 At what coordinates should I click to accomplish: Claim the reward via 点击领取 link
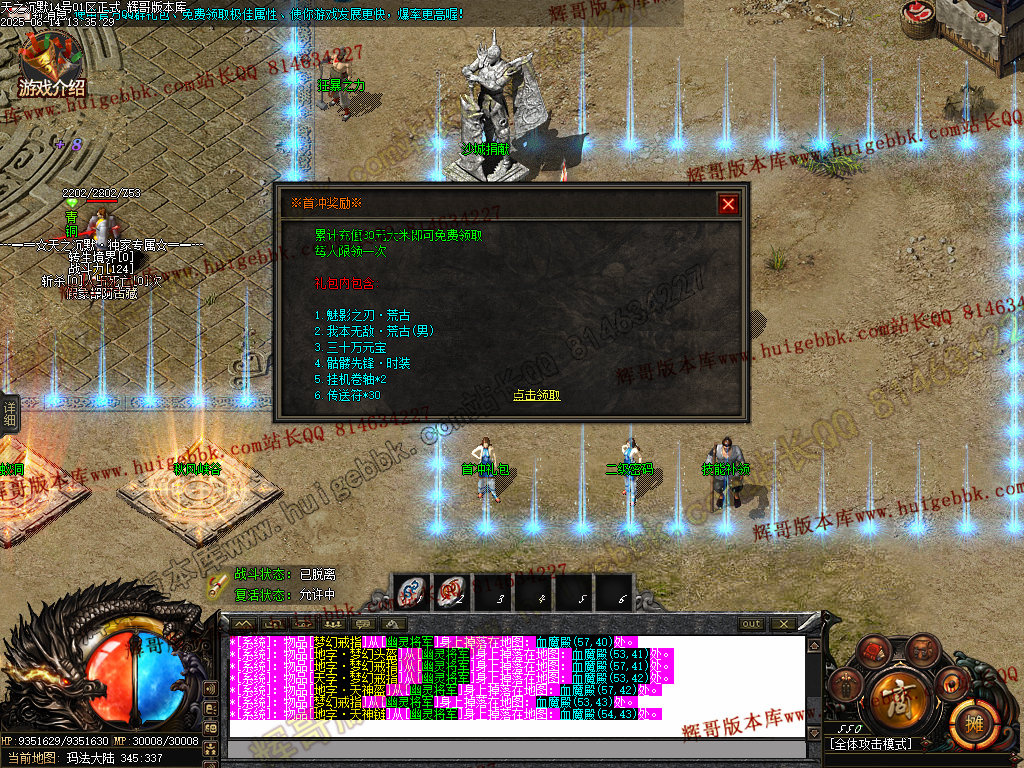(537, 396)
